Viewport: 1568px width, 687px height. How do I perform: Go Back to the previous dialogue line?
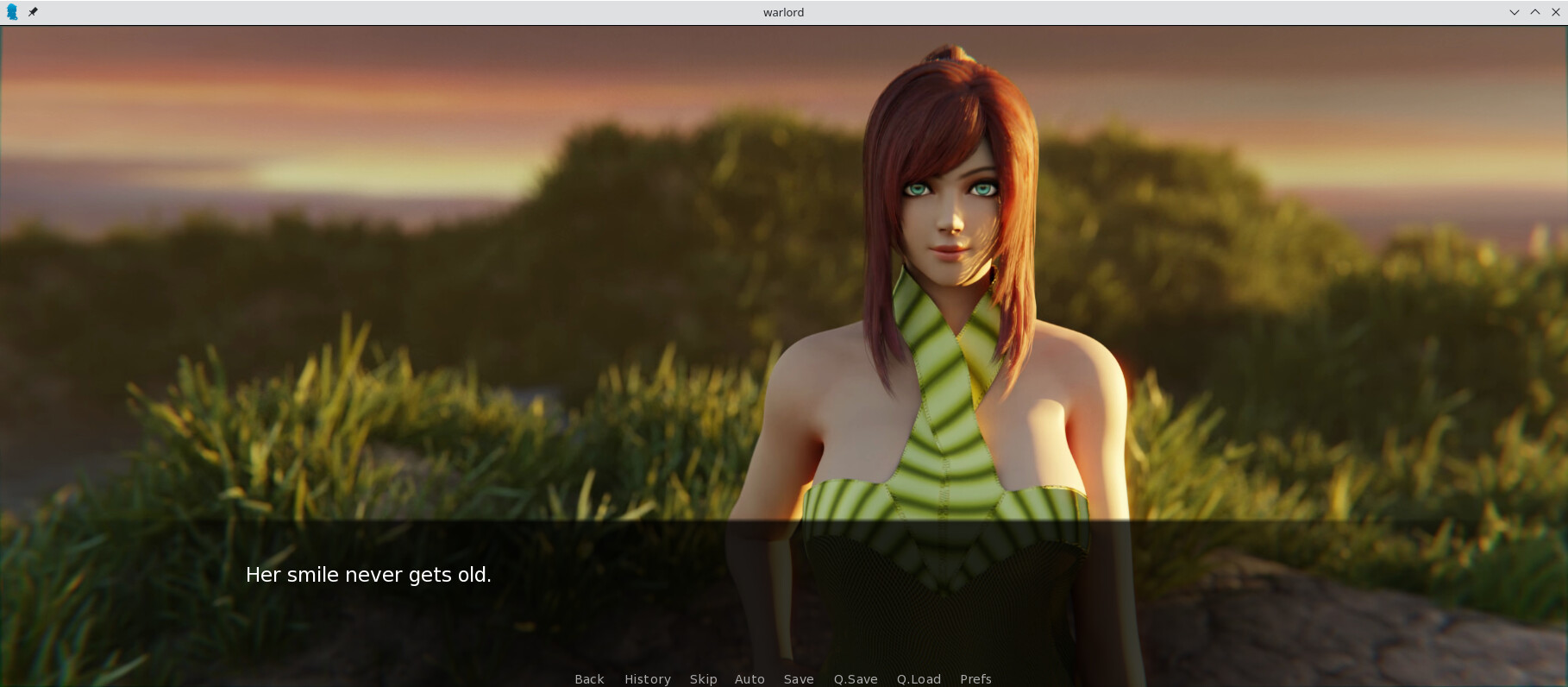[x=589, y=679]
